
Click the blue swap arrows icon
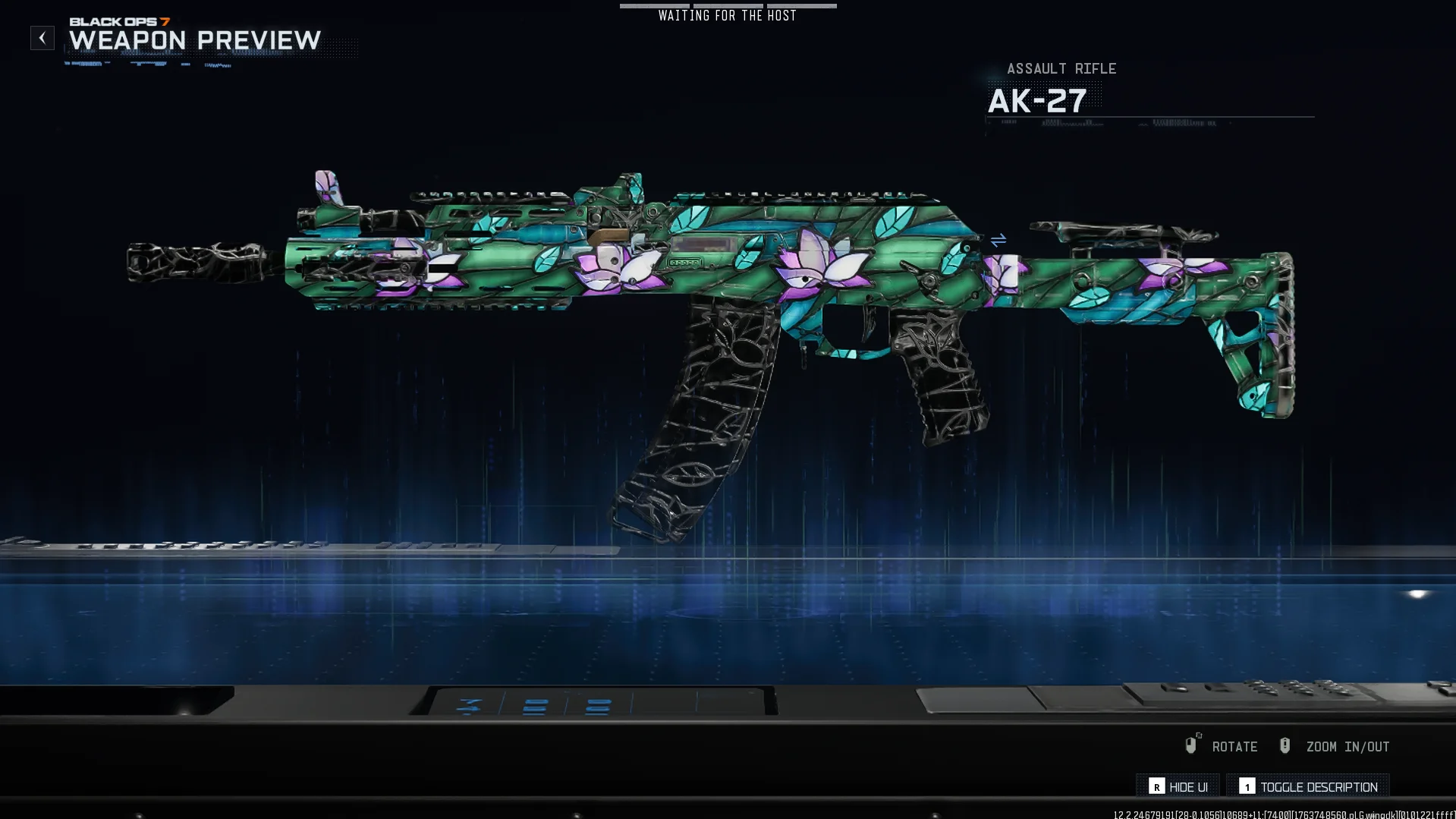[998, 240]
